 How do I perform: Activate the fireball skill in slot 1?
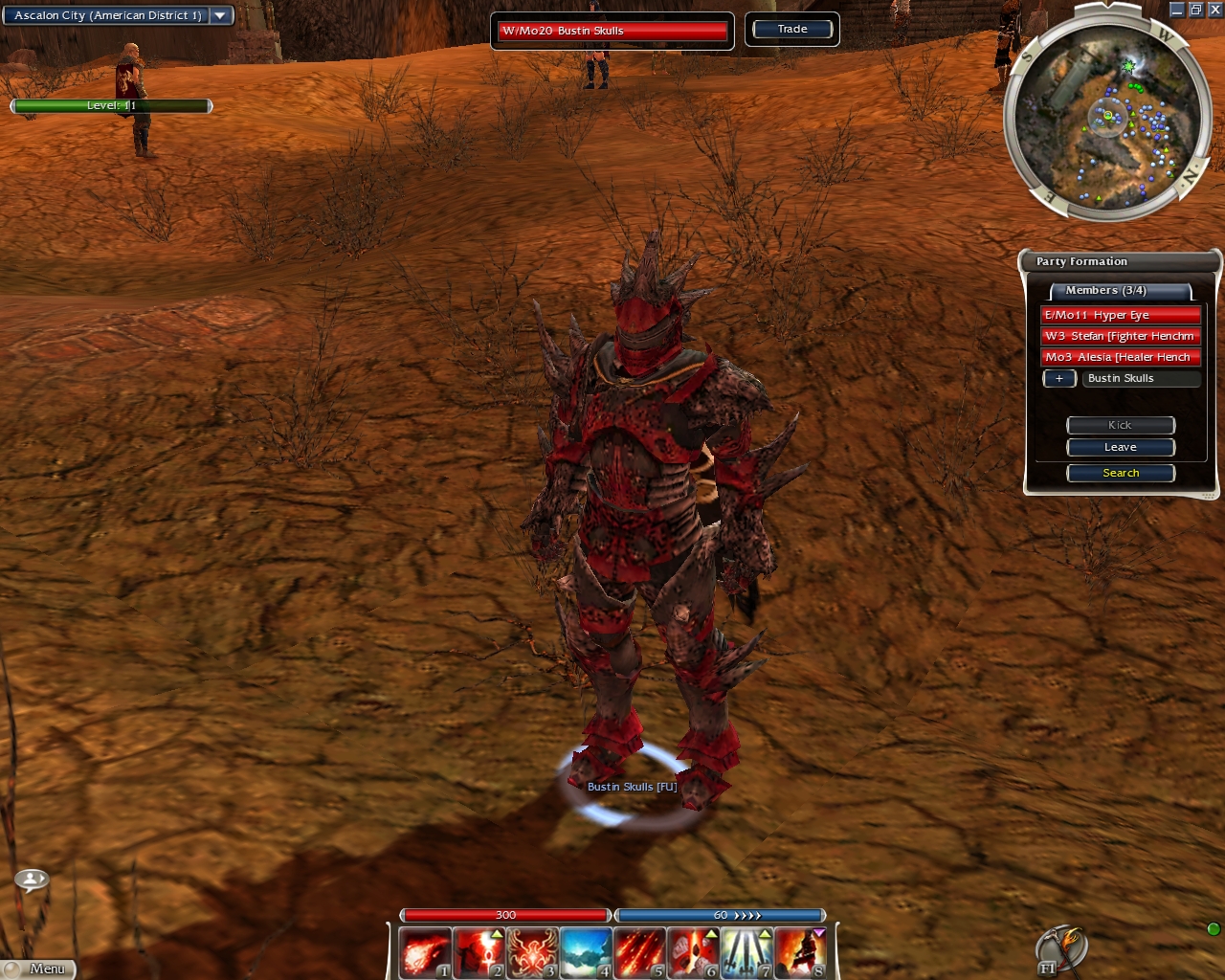(424, 953)
